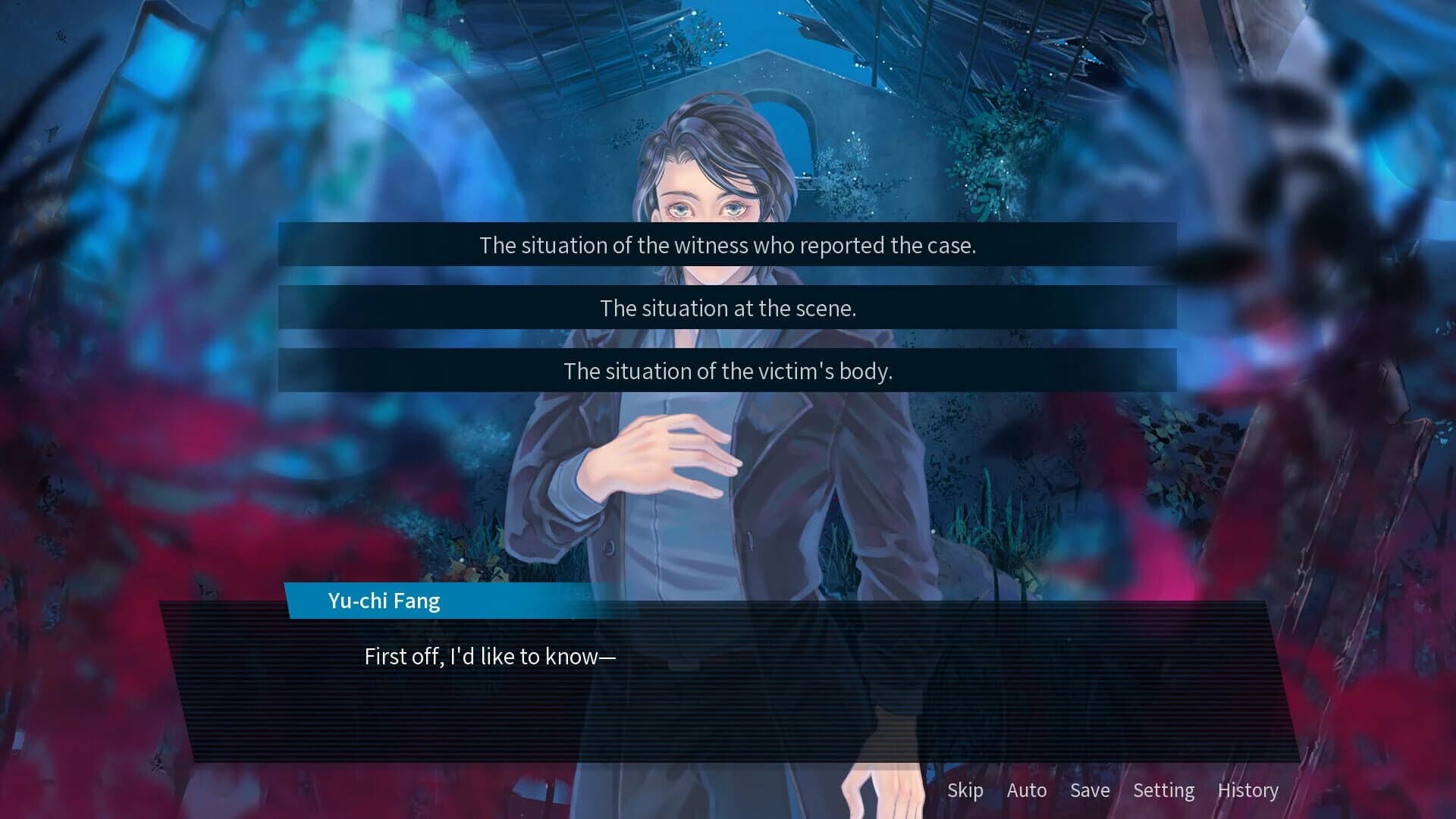Toggle Auto text advancement off
1456x819 pixels.
[1028, 790]
